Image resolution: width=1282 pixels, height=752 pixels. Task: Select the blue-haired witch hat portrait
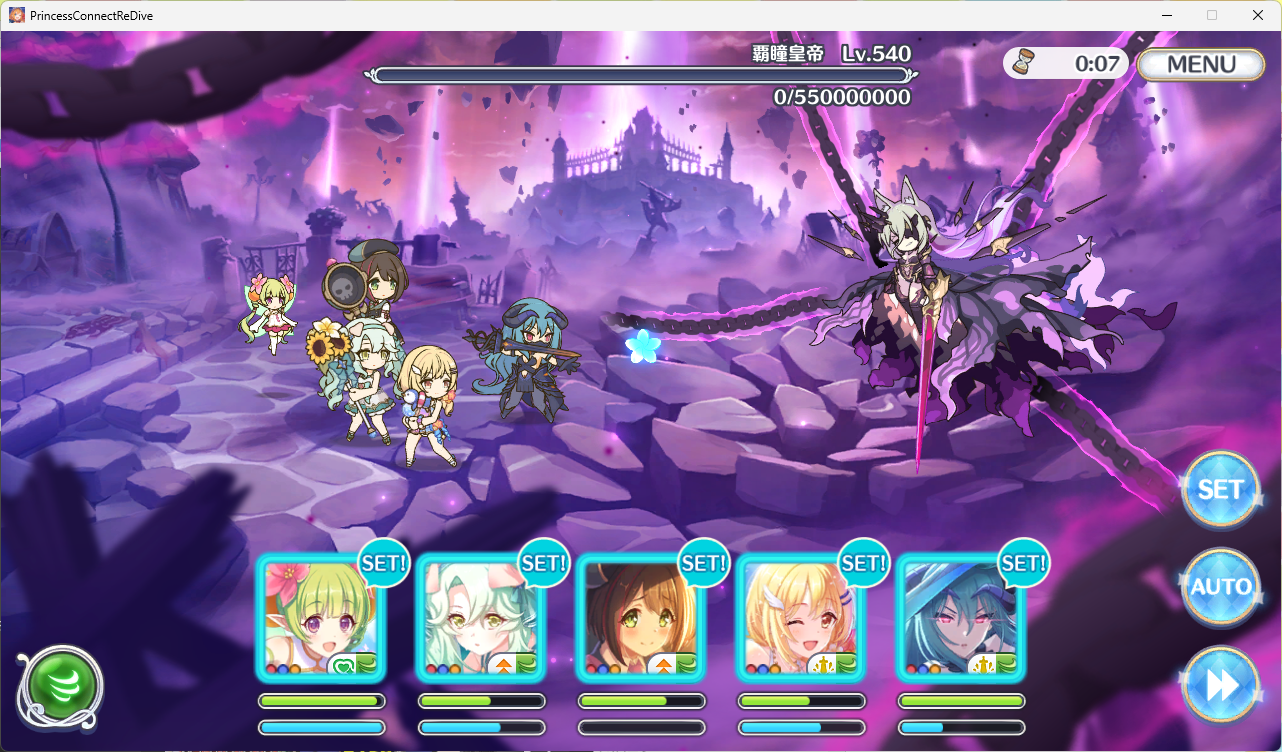click(961, 618)
